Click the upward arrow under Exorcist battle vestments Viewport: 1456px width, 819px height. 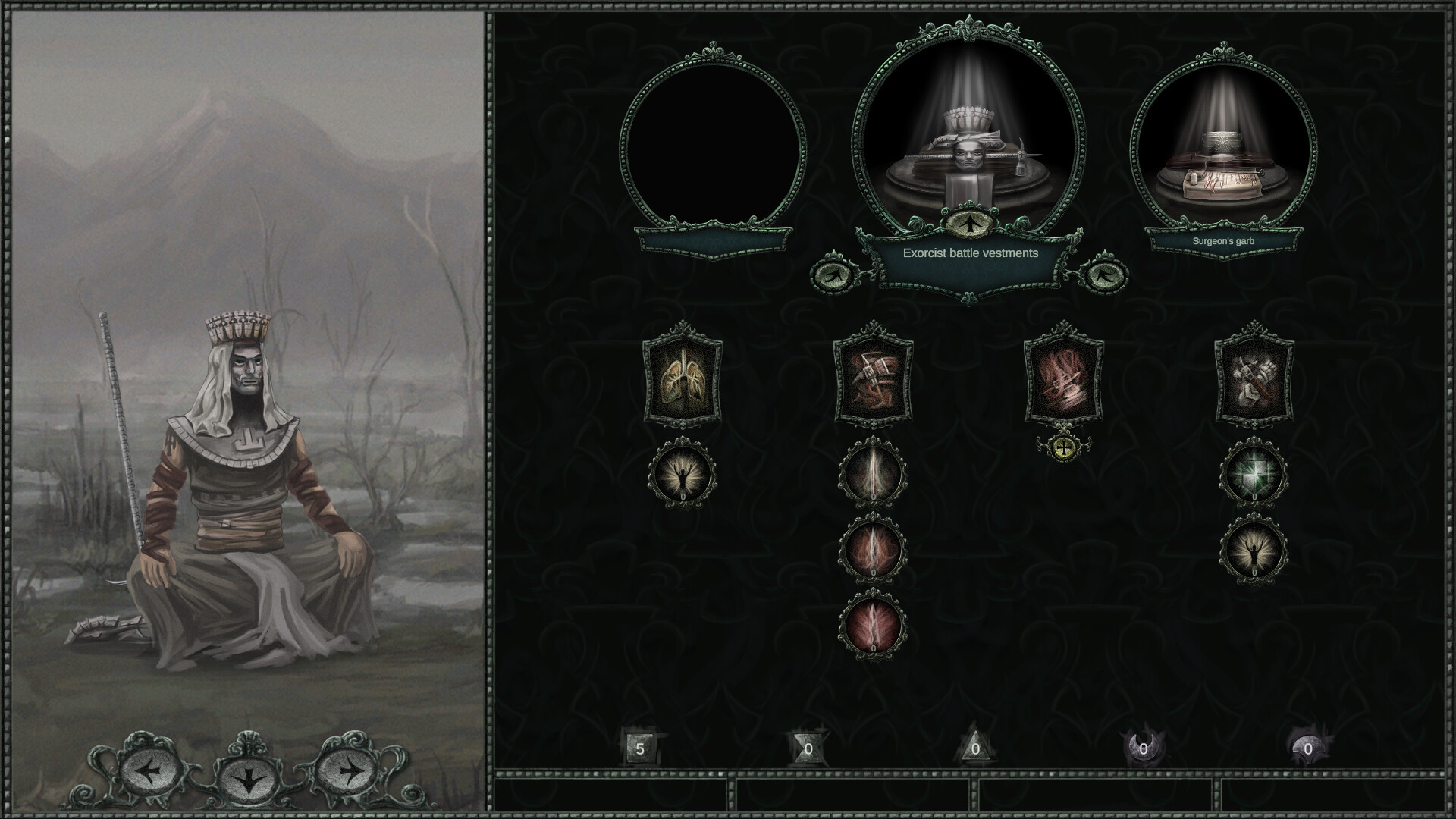point(968,224)
